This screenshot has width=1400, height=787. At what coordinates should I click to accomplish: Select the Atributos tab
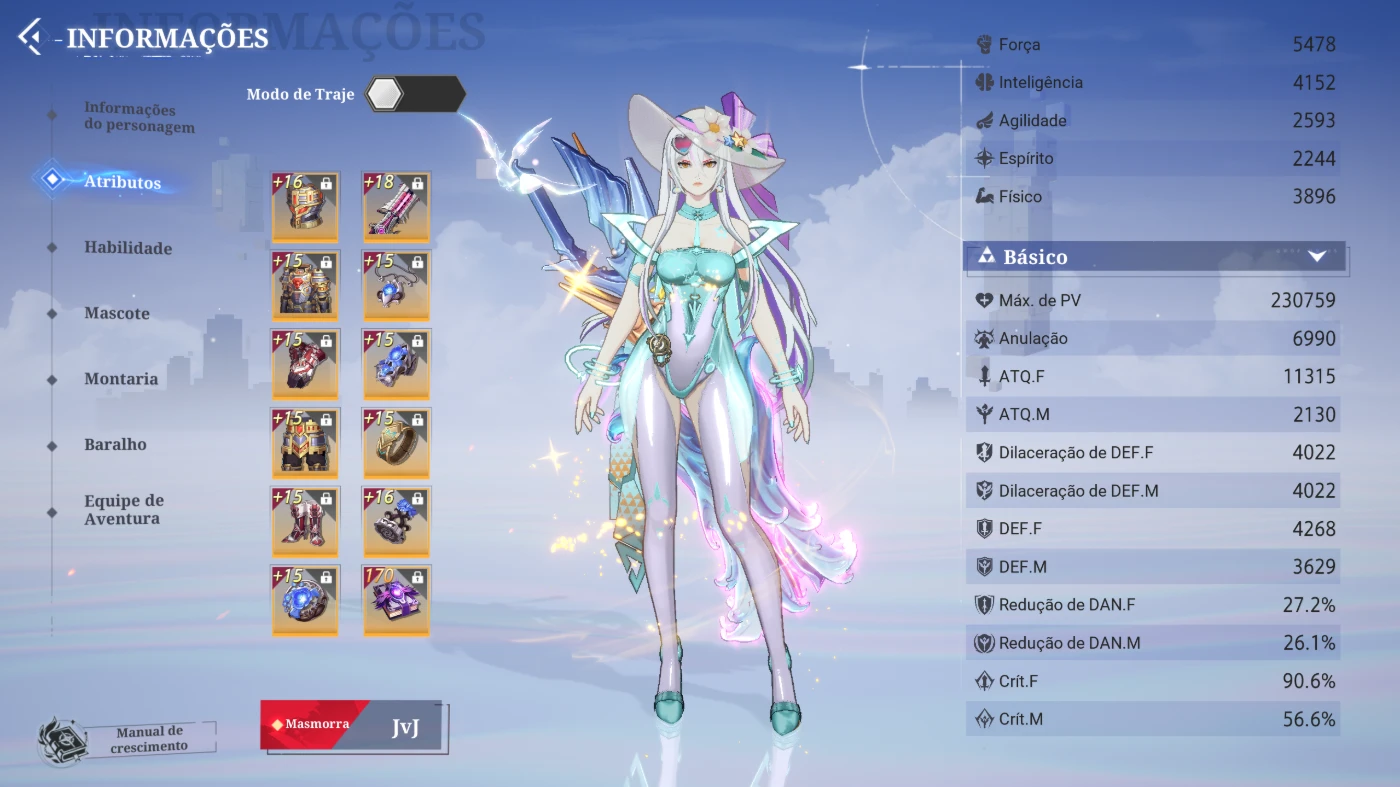pos(122,182)
